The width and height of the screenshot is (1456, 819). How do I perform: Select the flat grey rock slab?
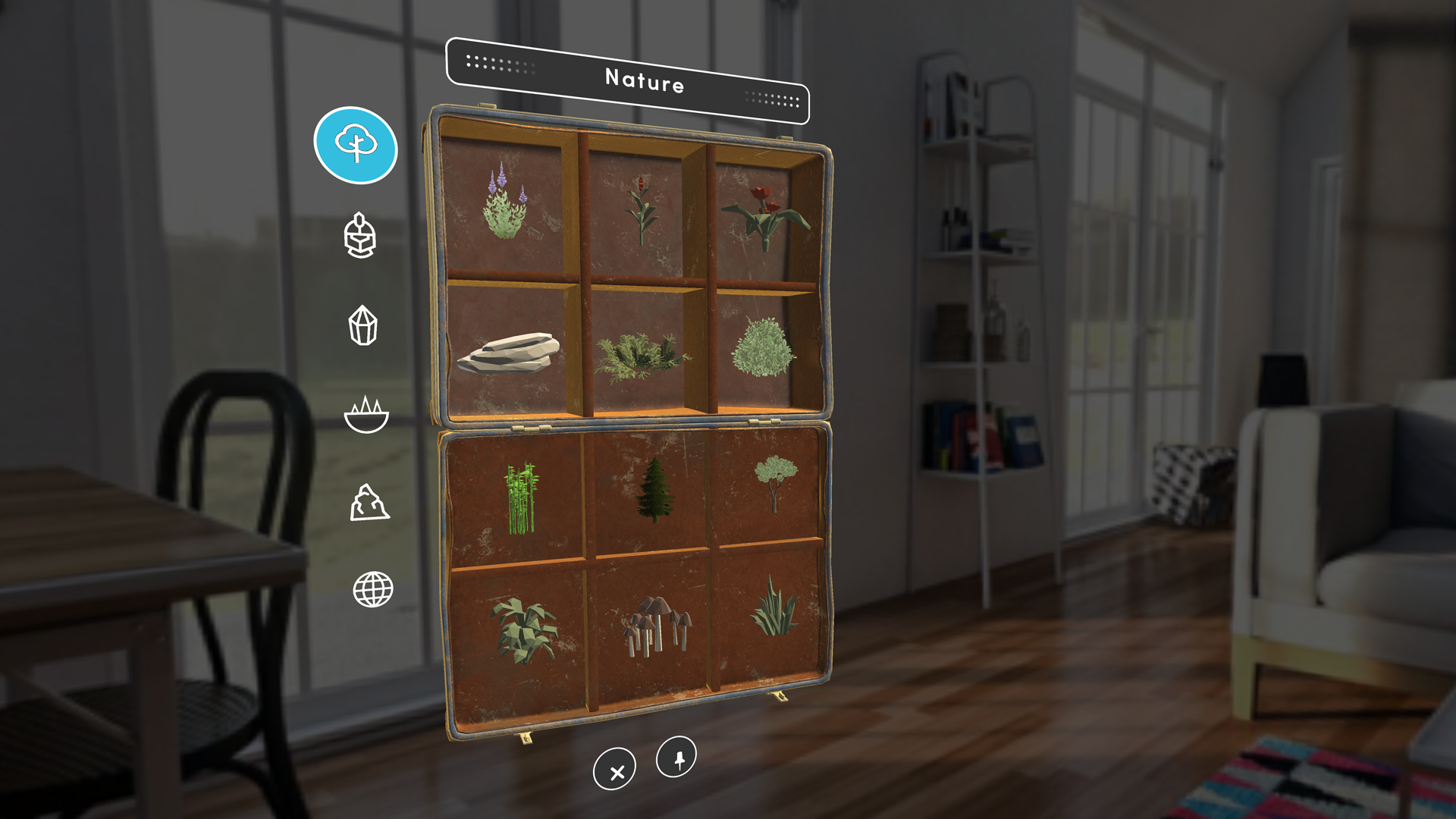[x=508, y=353]
